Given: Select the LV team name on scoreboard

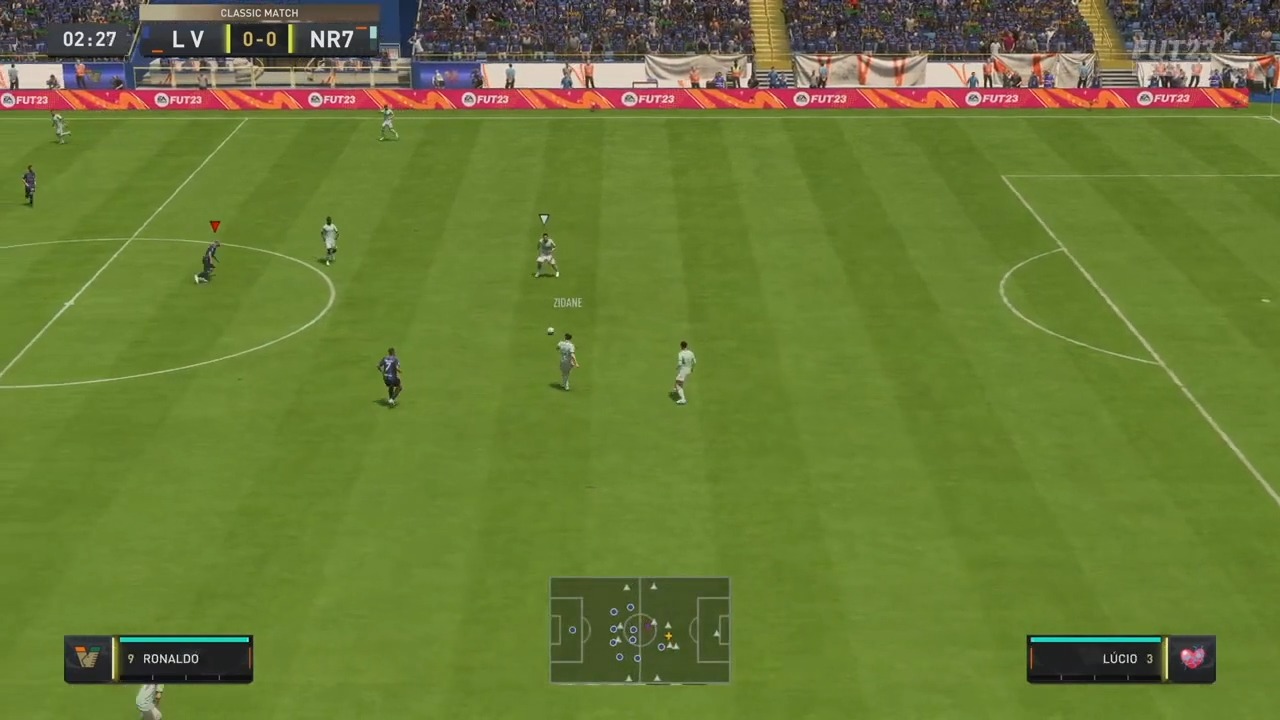Looking at the screenshot, I should 188,39.
